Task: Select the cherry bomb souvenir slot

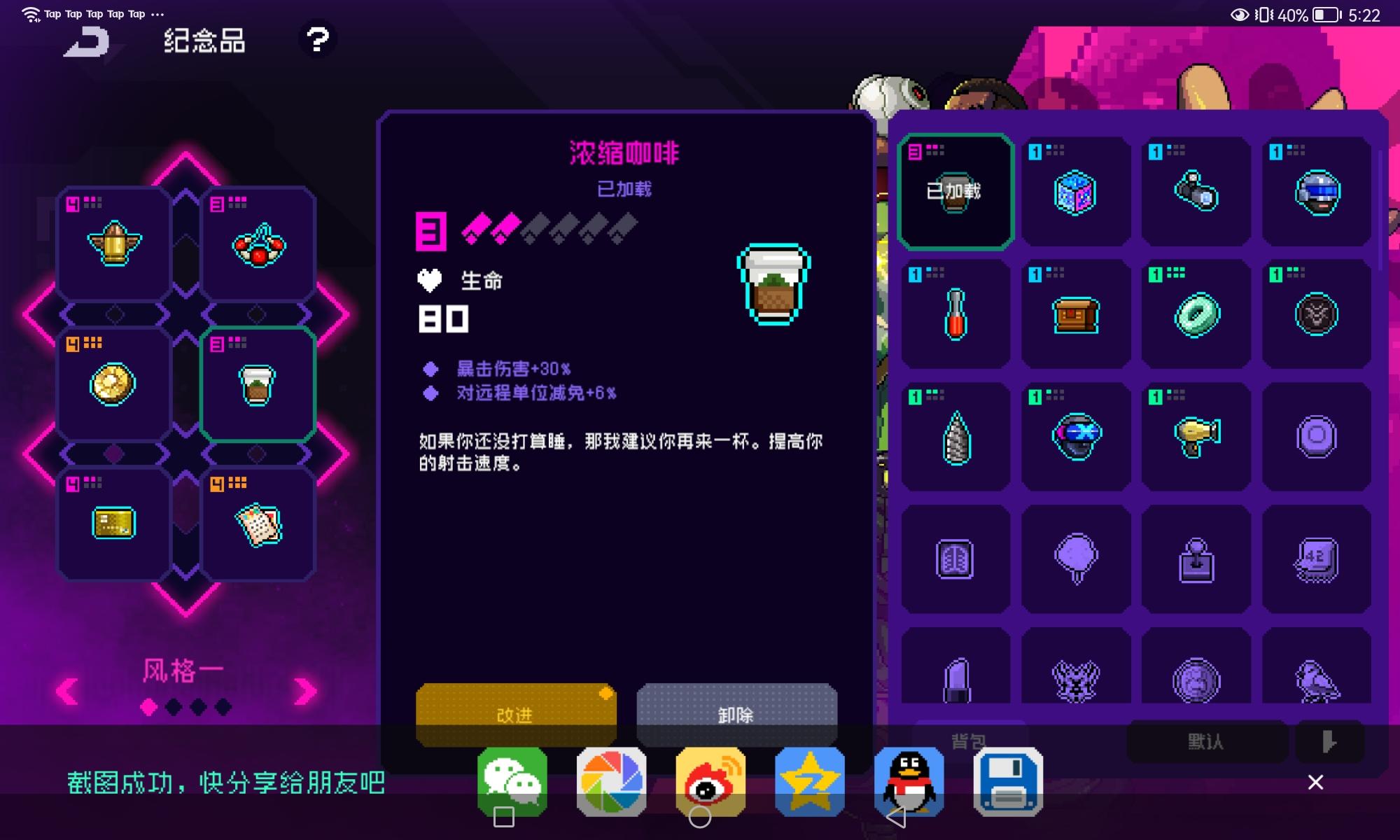Action: (258, 243)
